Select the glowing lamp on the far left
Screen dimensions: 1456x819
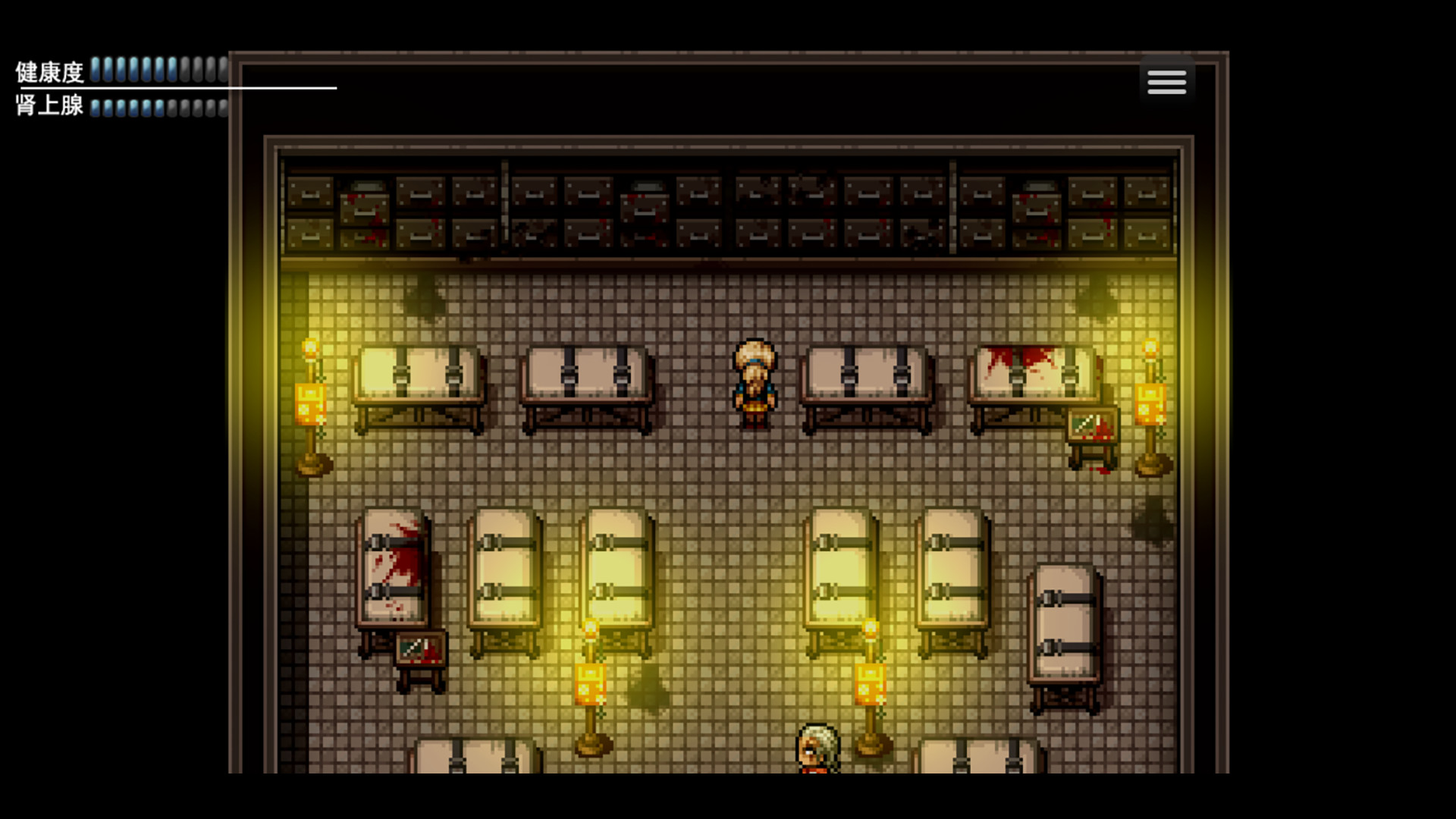point(311,402)
